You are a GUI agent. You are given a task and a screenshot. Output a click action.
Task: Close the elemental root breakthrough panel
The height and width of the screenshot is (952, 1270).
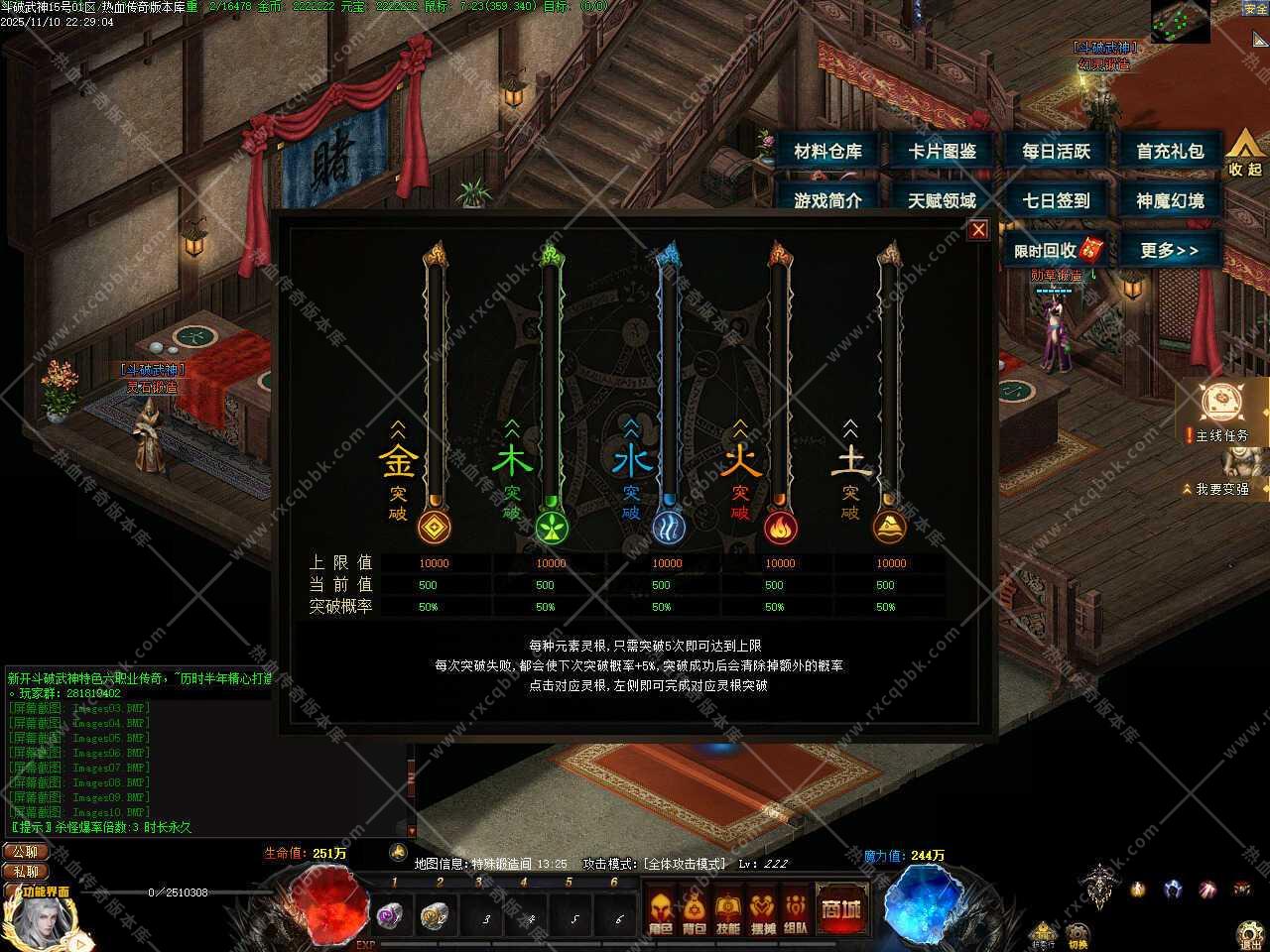[x=978, y=230]
